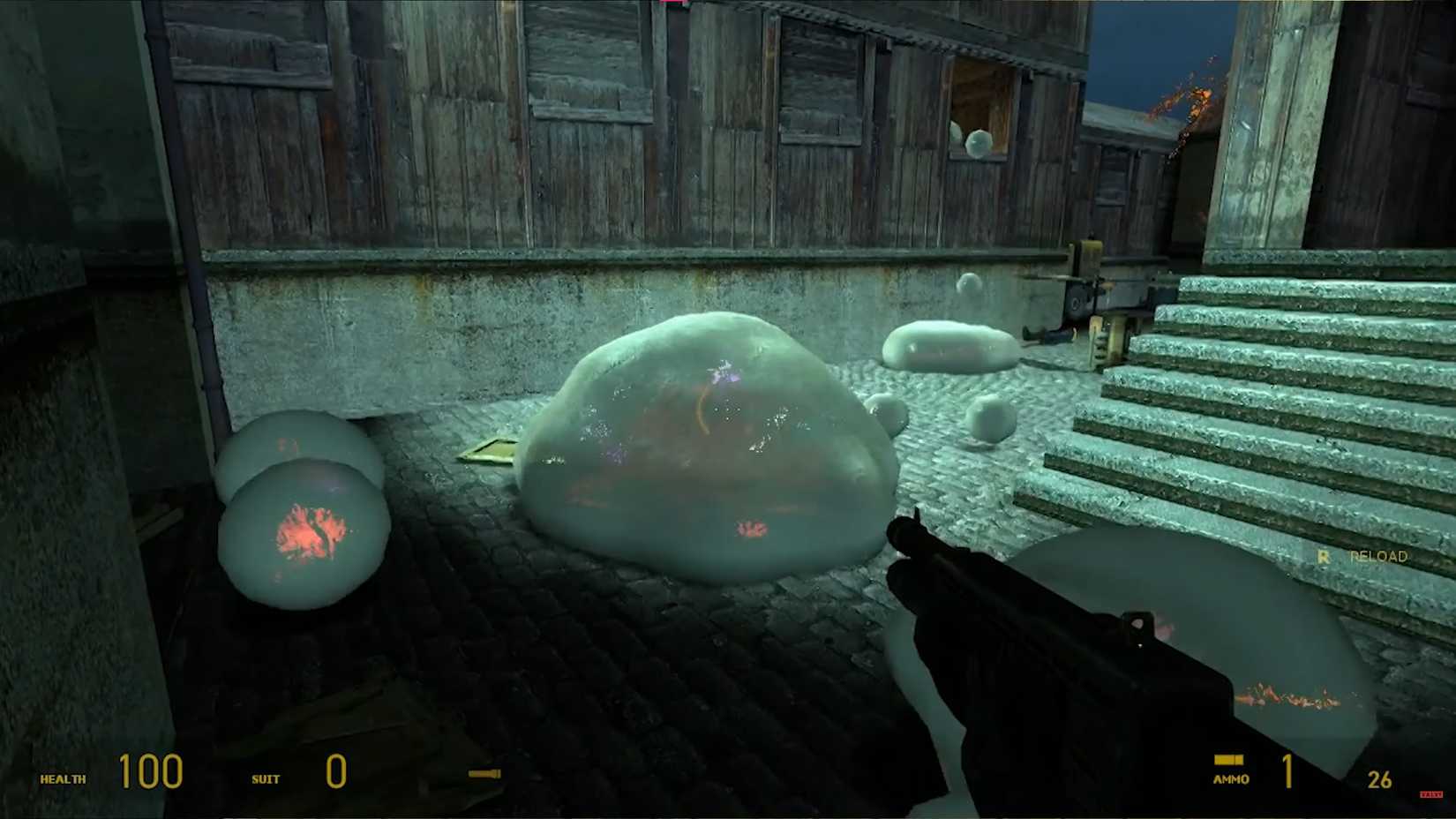The image size is (1456, 819).
Task: Click the pink marker at the top edge
Action: point(672,5)
